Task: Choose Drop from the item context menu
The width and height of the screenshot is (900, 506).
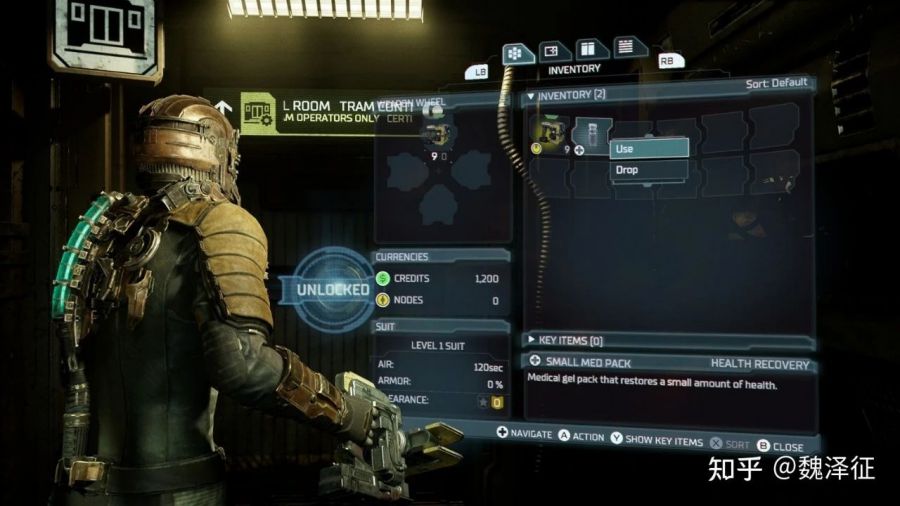Action: pyautogui.click(x=649, y=170)
